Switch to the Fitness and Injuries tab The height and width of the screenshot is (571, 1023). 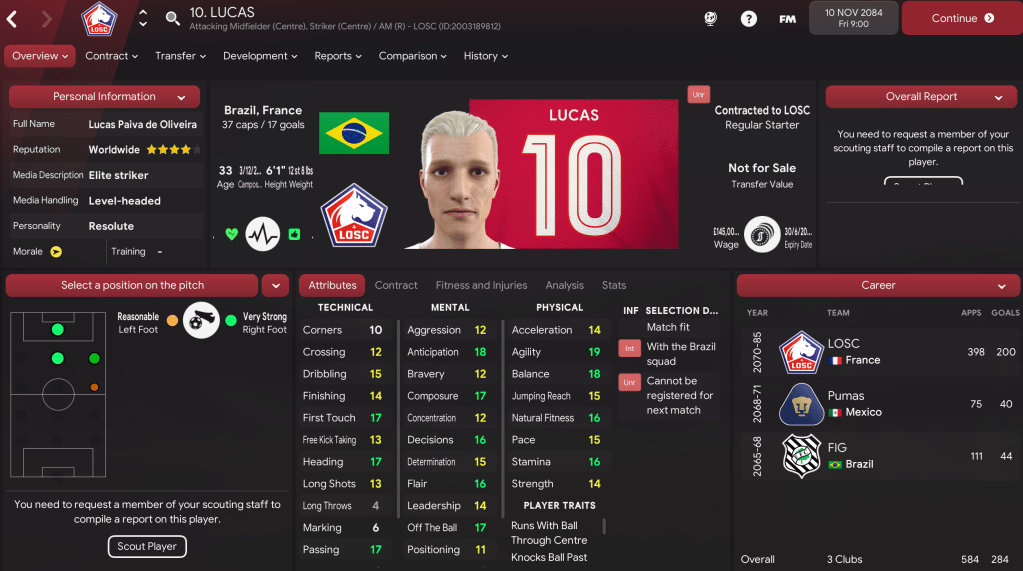(481, 285)
